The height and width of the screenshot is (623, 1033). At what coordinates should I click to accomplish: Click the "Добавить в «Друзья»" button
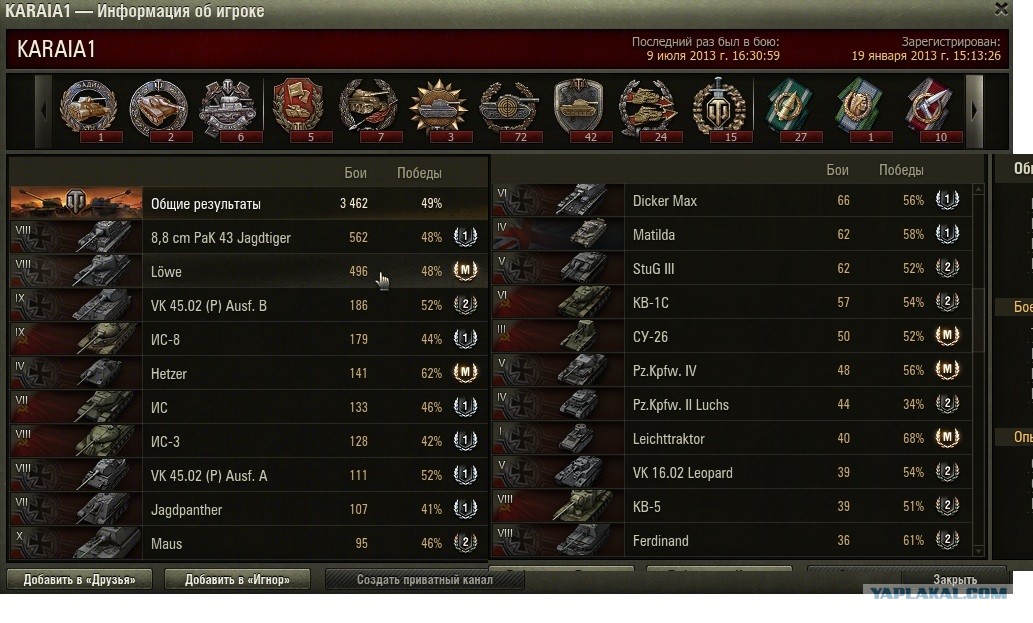[x=78, y=579]
